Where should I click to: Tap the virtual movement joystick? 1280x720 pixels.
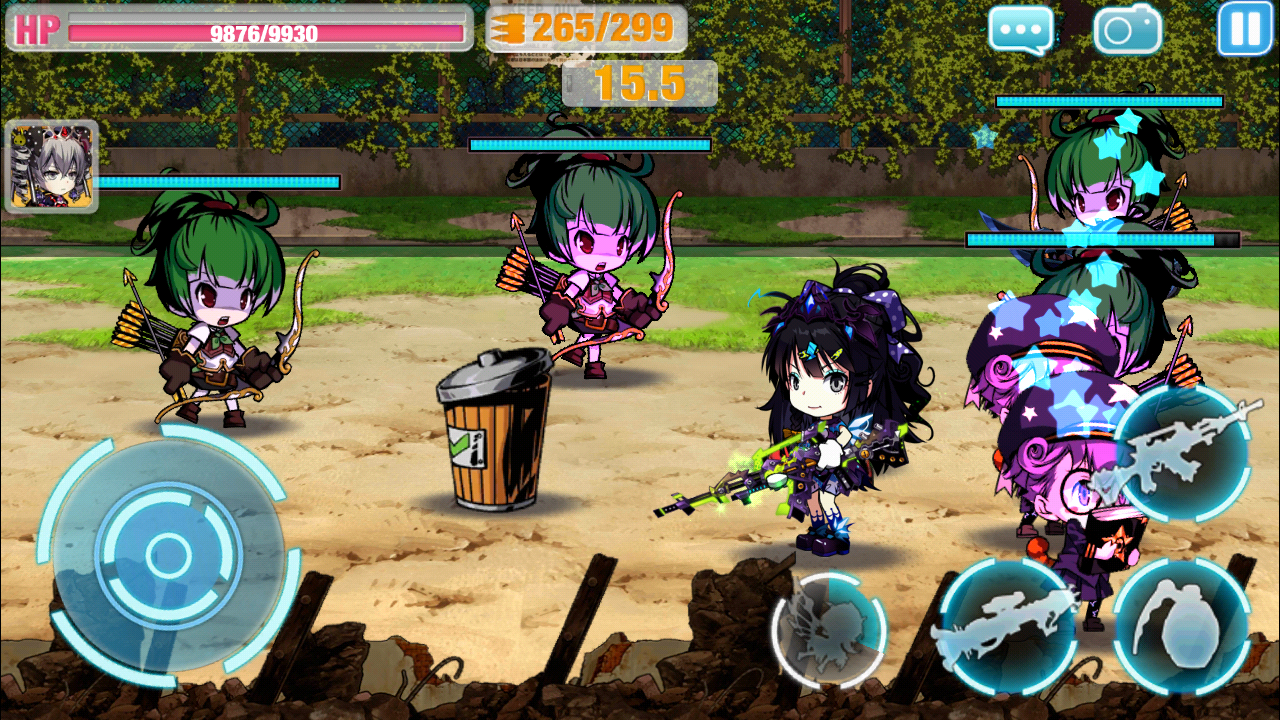pyautogui.click(x=168, y=553)
